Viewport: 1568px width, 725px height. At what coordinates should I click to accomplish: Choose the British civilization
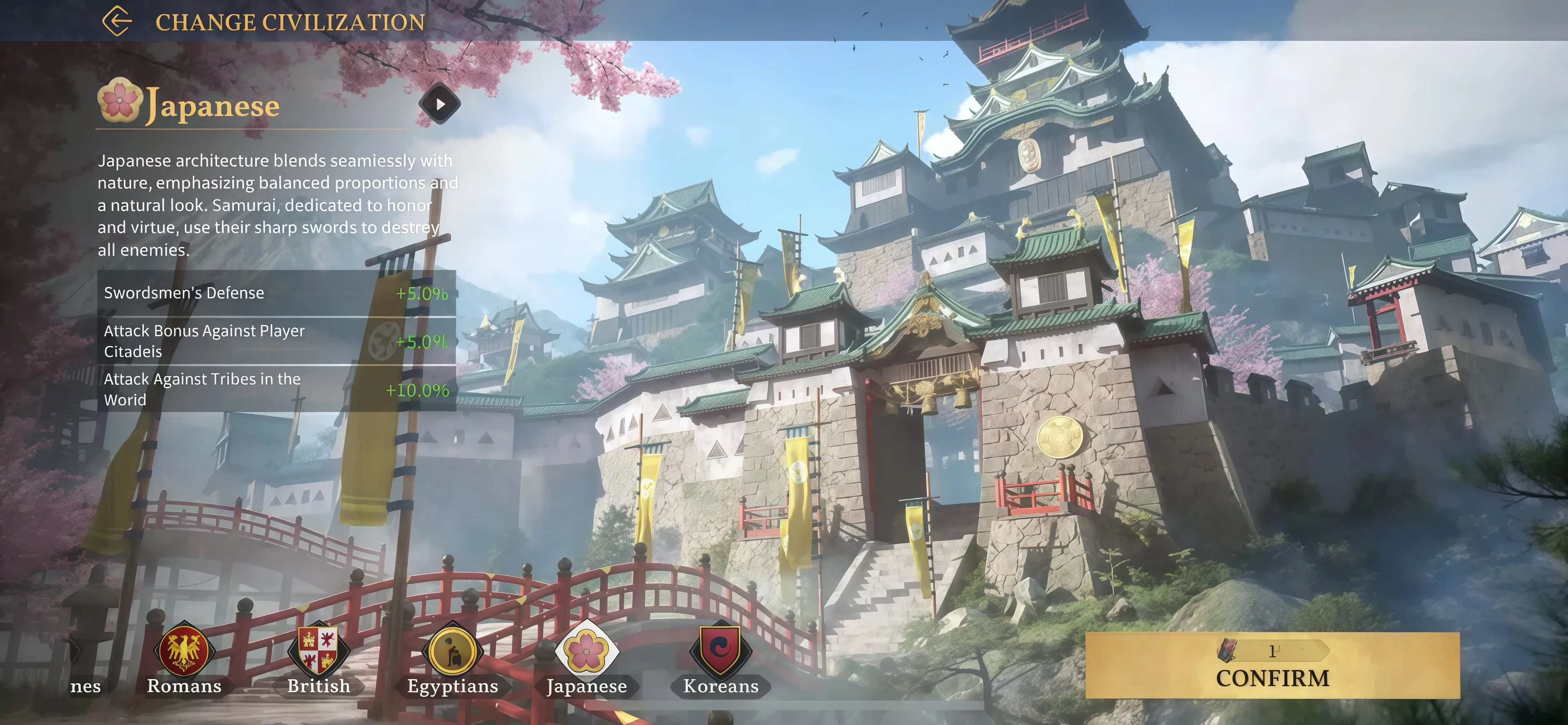318,651
